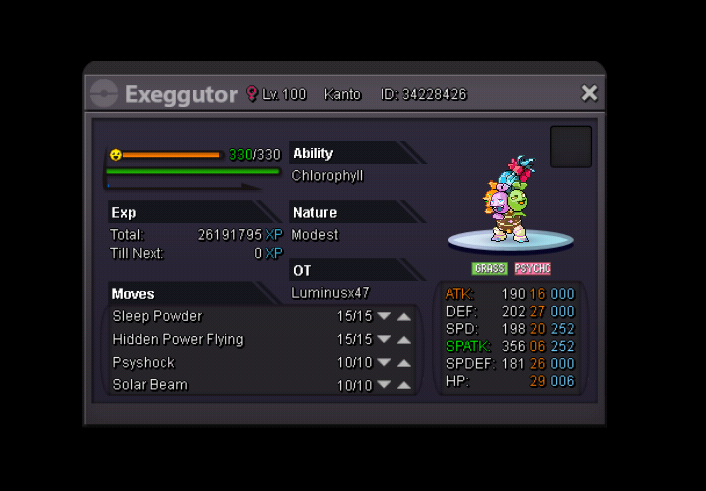Viewport: 706px width, 491px height.
Task: Click the Poké Ball icon beside Exeggutor
Action: tap(104, 94)
